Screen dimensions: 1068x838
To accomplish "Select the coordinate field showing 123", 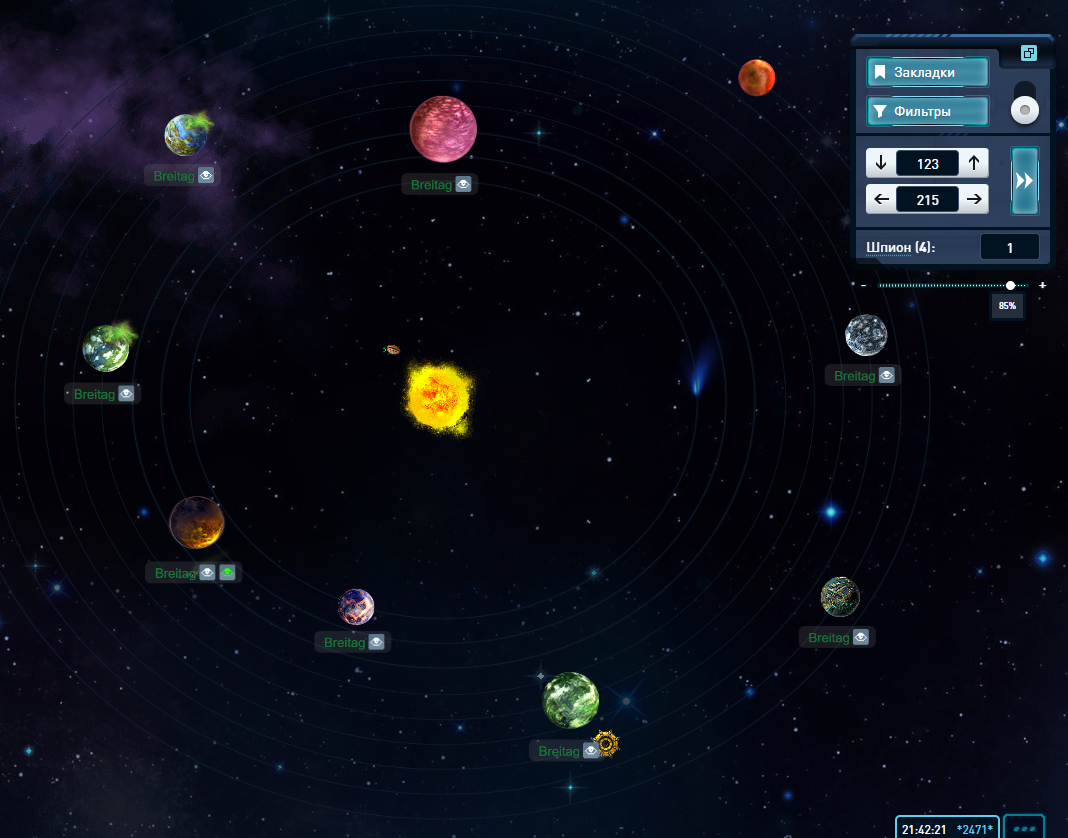I will [x=927, y=163].
